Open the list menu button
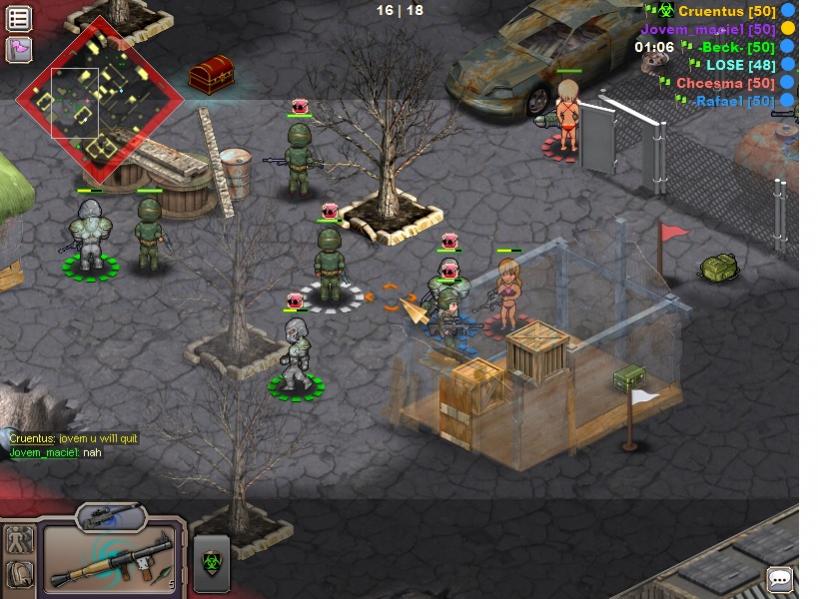This screenshot has height=599, width=818. click(18, 18)
